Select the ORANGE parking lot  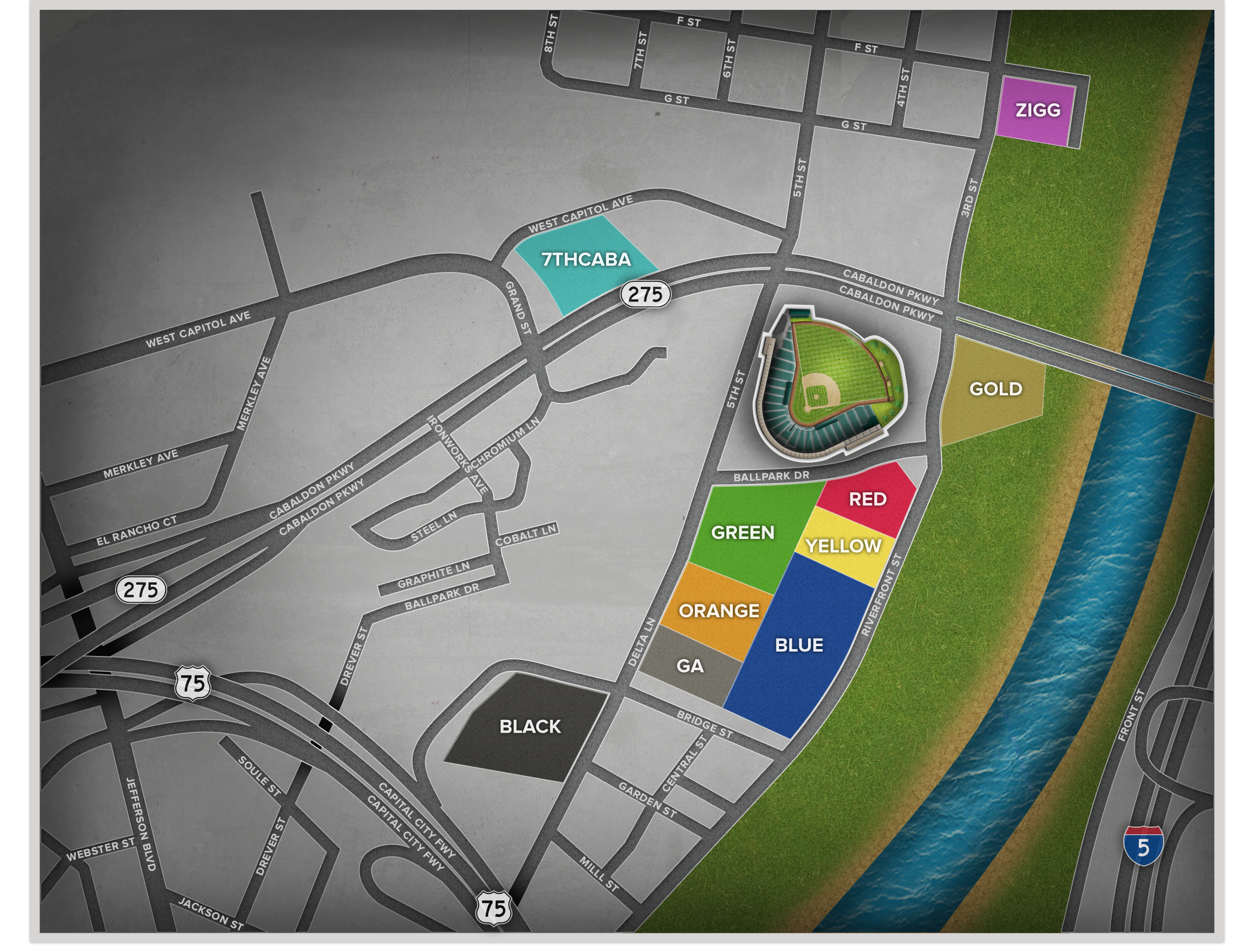pyautogui.click(x=719, y=611)
